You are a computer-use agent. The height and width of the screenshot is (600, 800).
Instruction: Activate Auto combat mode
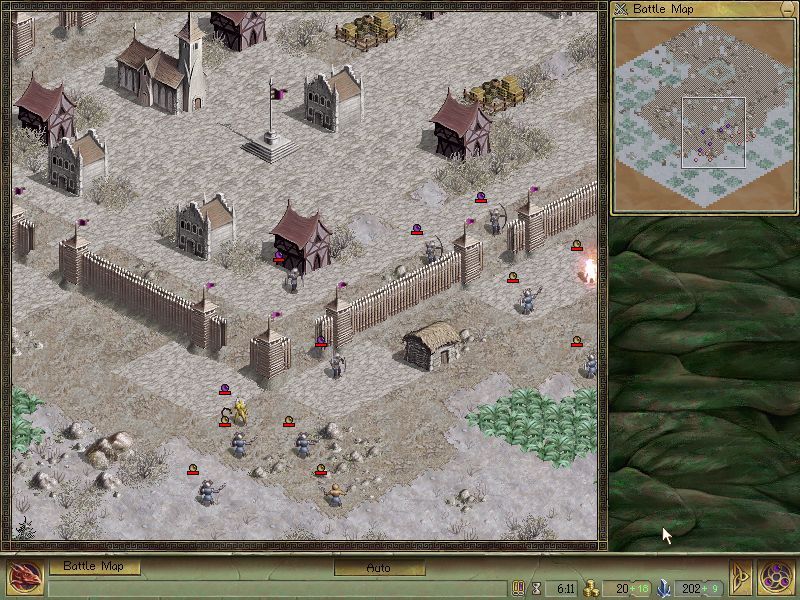click(378, 567)
